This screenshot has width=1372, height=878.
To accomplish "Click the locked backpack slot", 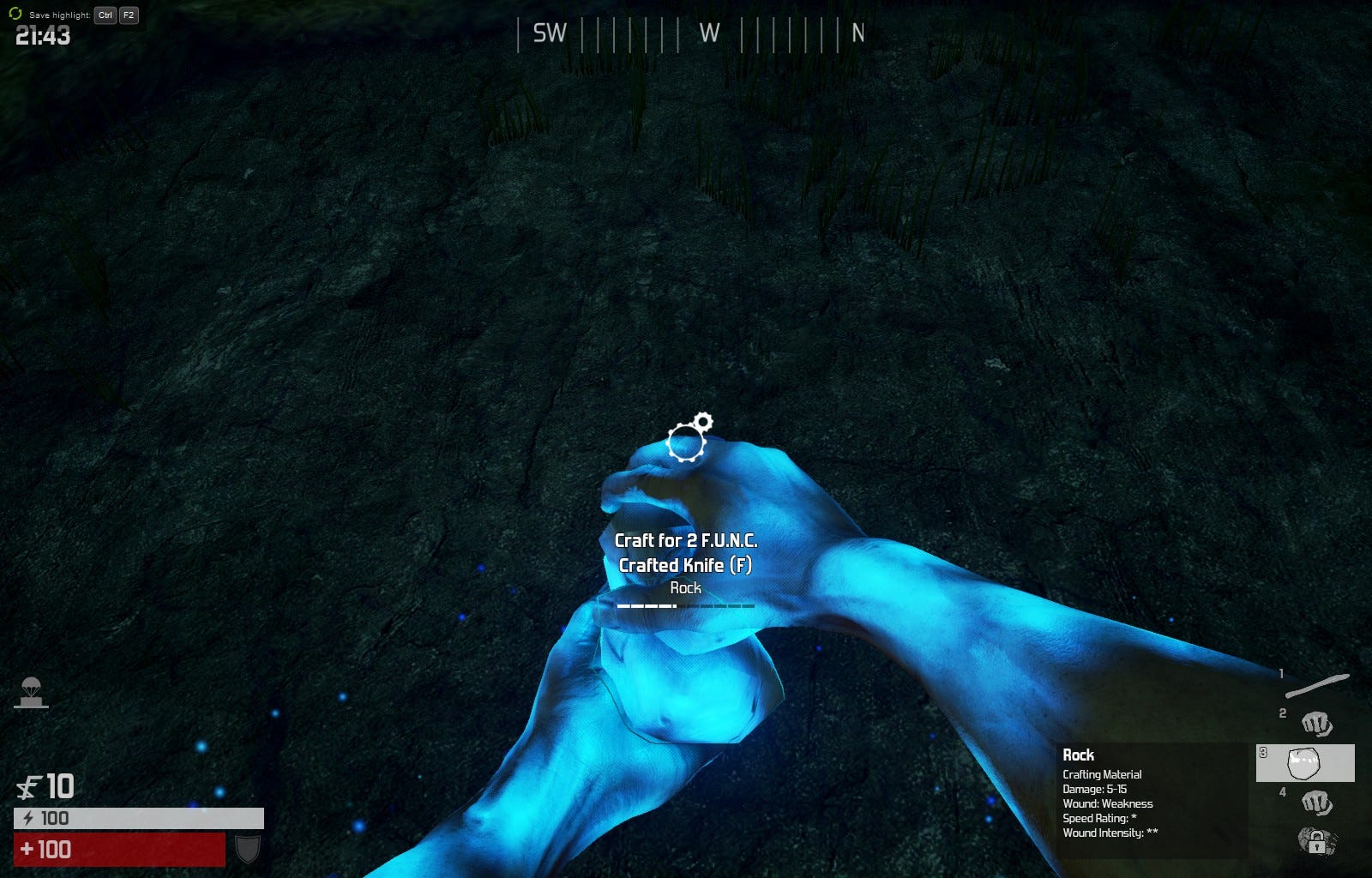I will [1315, 840].
